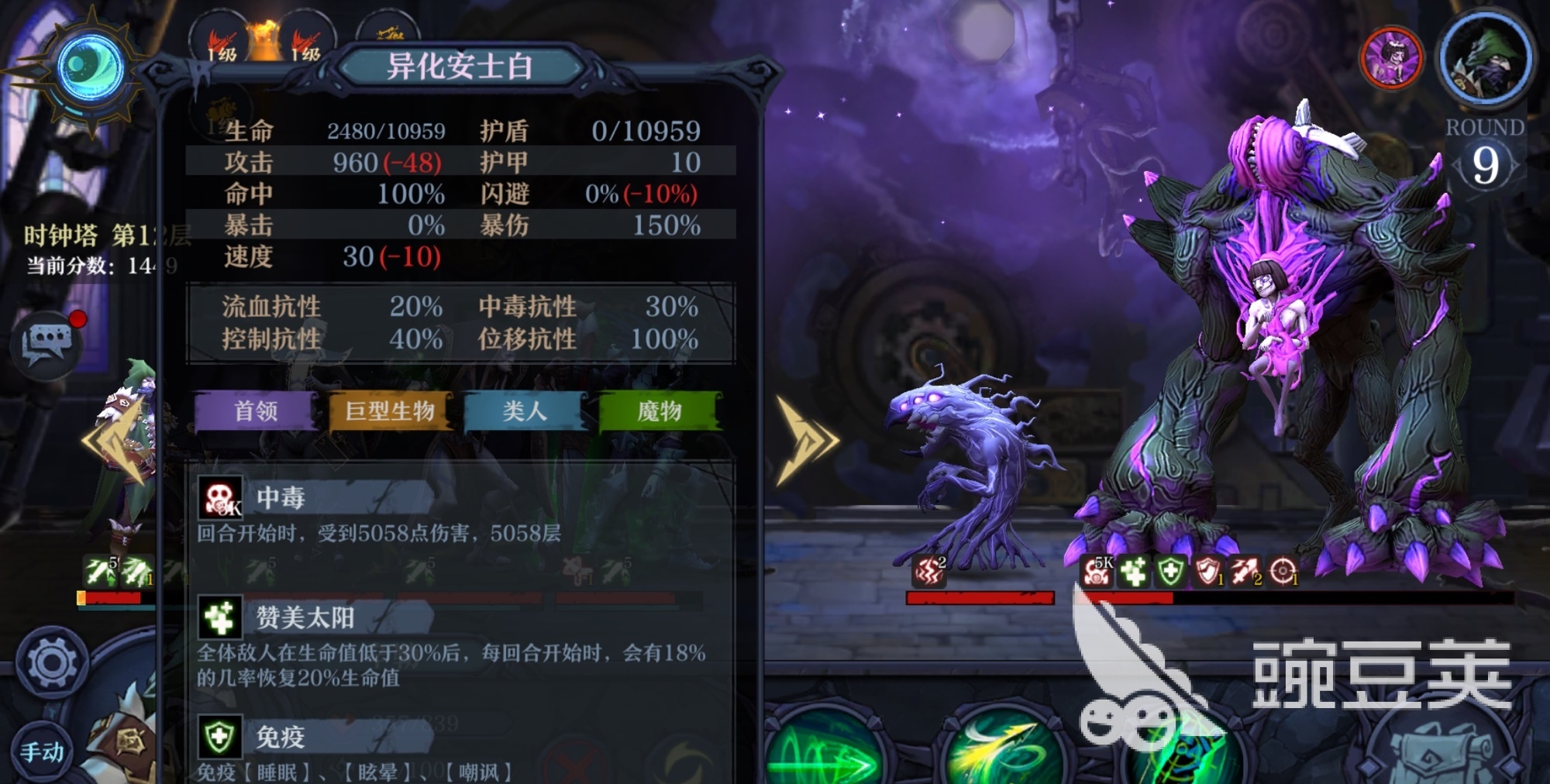This screenshot has width=1550, height=784.
Task: Open the chat bubble with red notification
Action: coord(46,345)
